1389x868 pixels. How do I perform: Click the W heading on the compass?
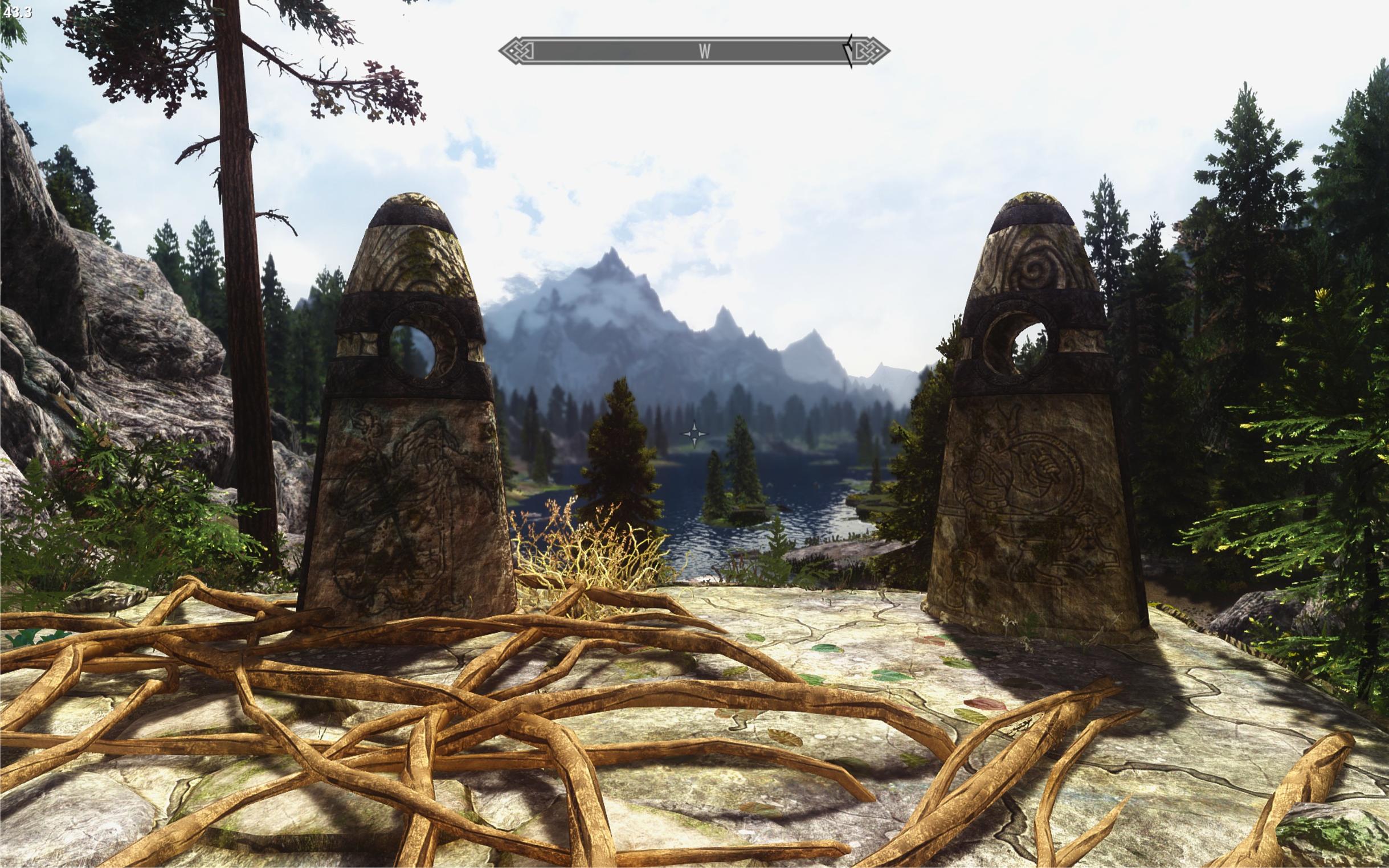click(x=705, y=52)
